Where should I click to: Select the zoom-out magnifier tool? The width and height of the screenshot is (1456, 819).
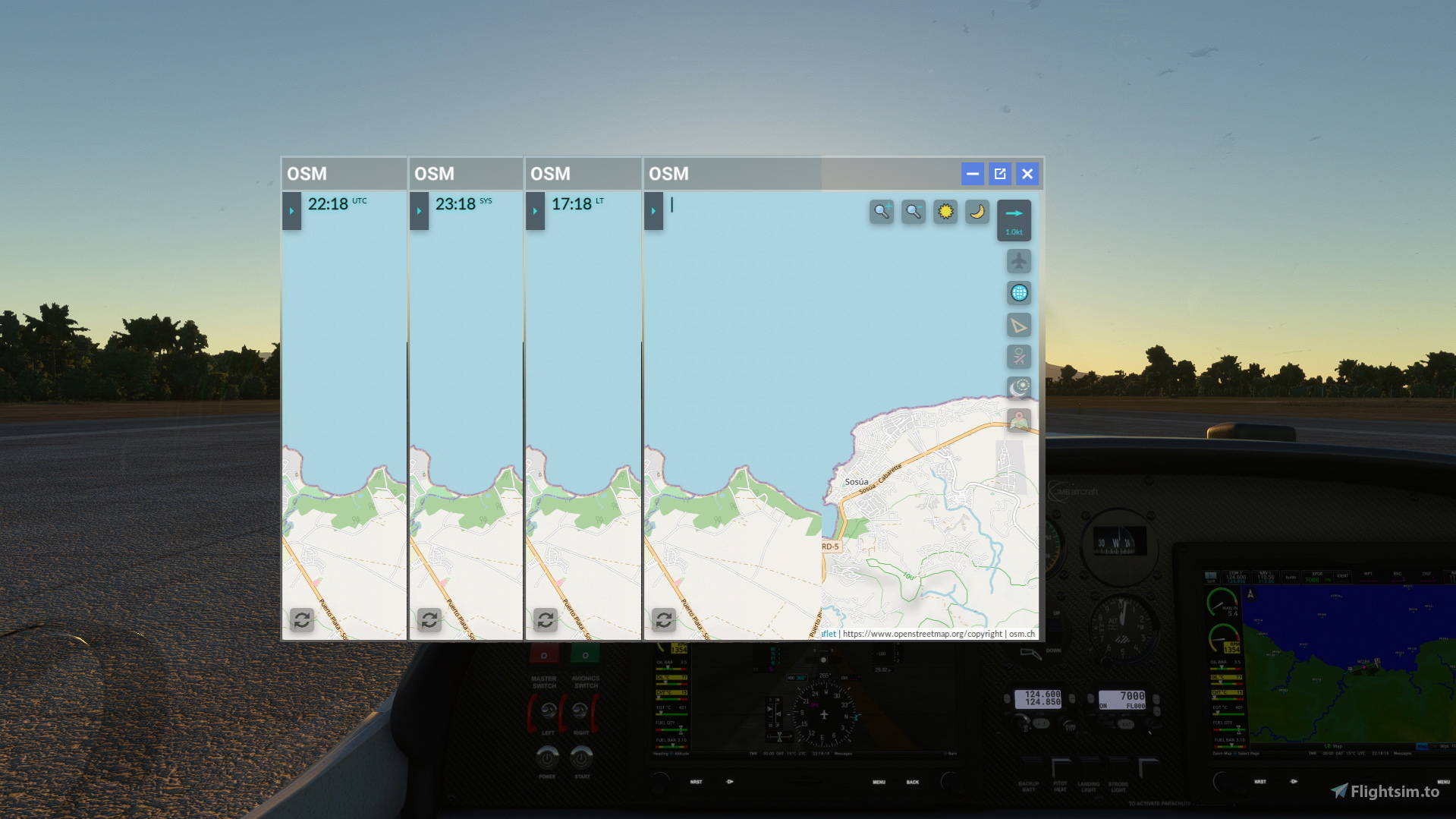913,212
